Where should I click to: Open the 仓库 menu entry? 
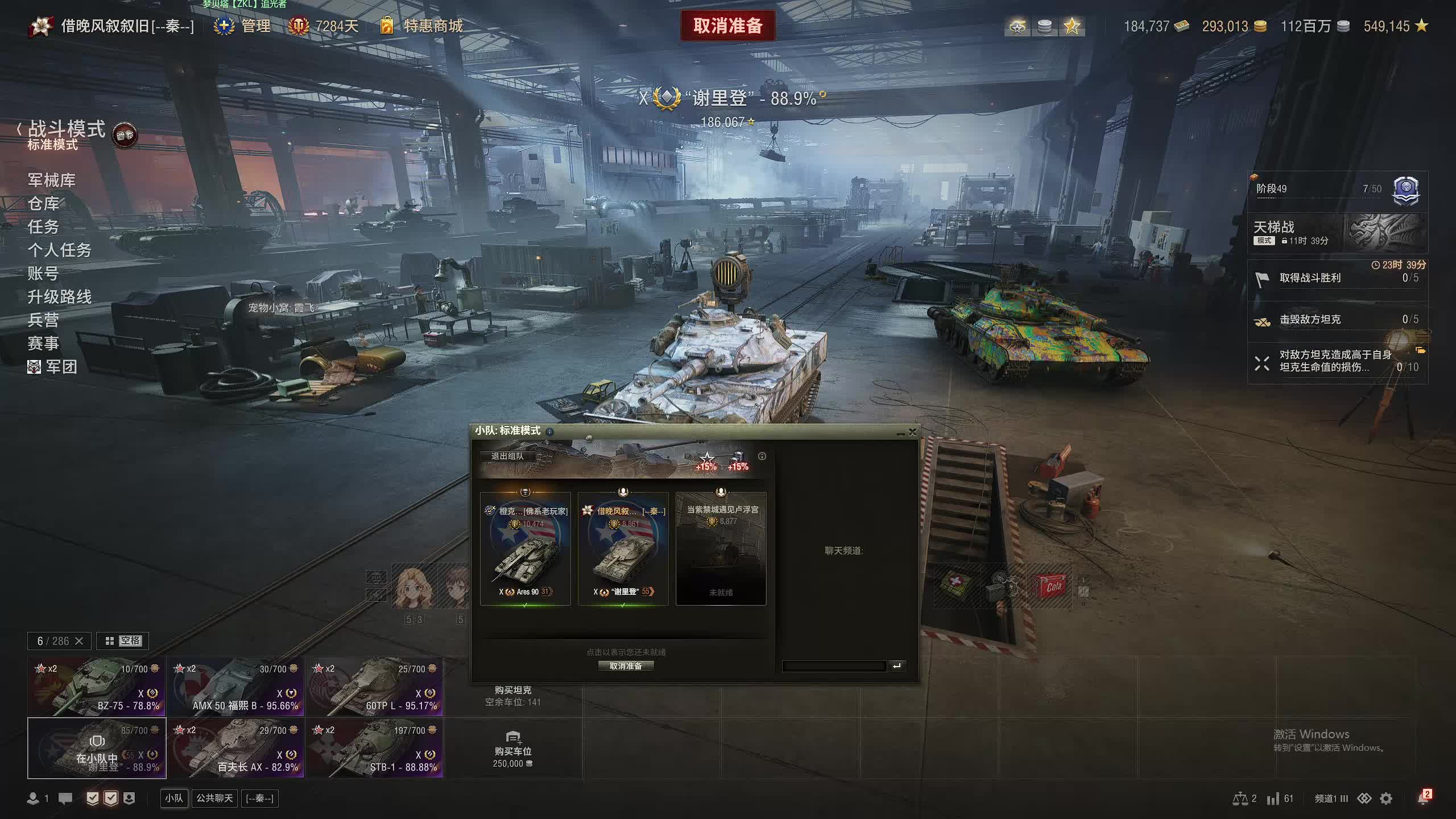pos(43,204)
